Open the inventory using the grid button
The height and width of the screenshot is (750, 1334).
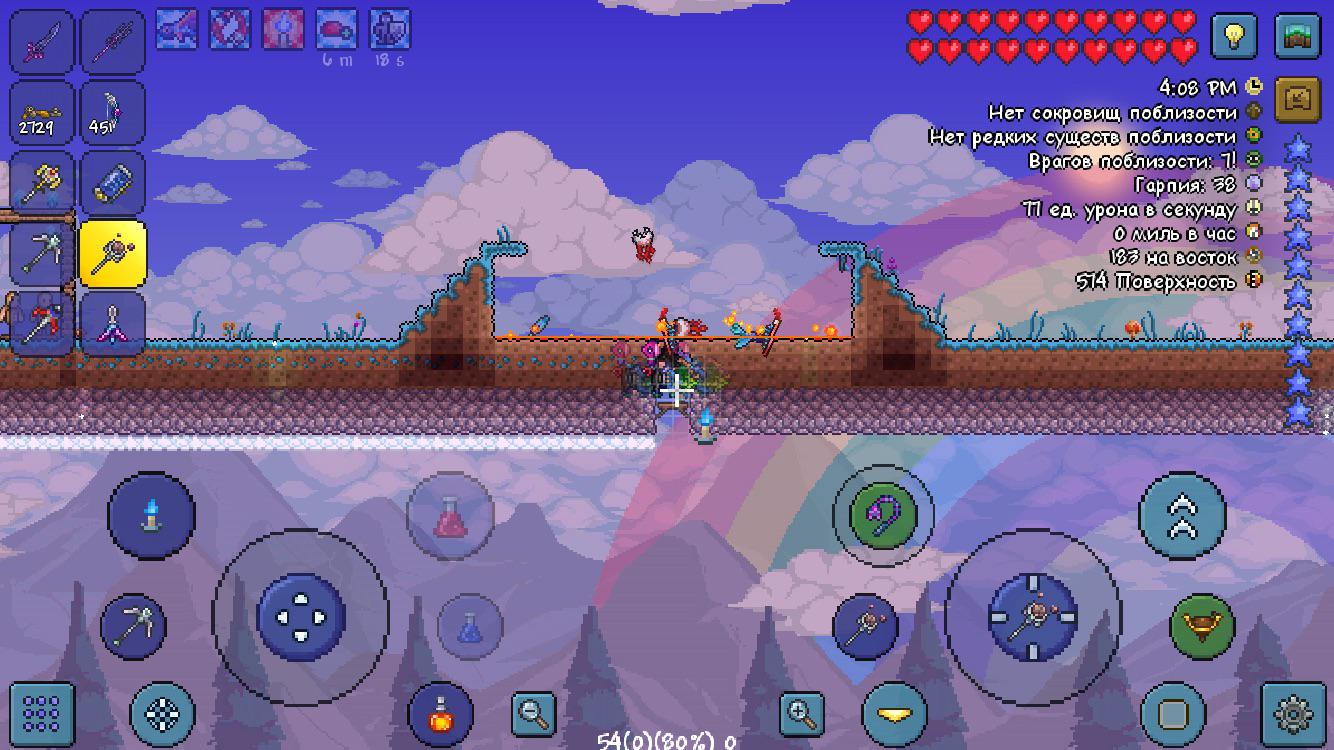coord(44,712)
